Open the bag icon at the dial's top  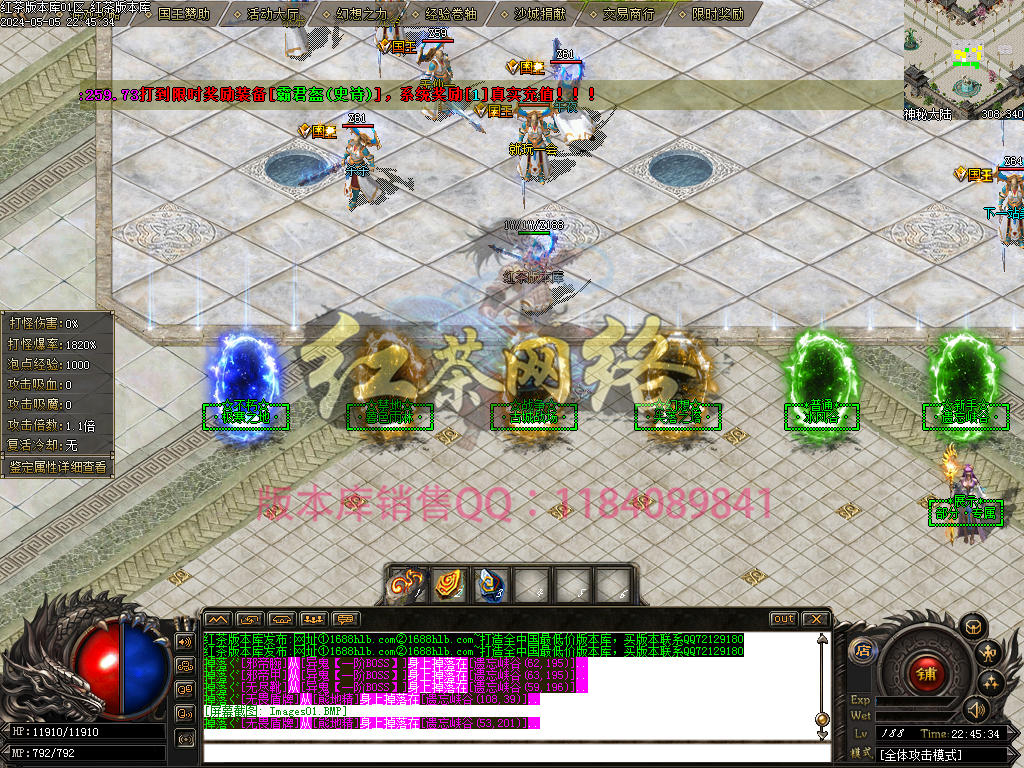971,626
